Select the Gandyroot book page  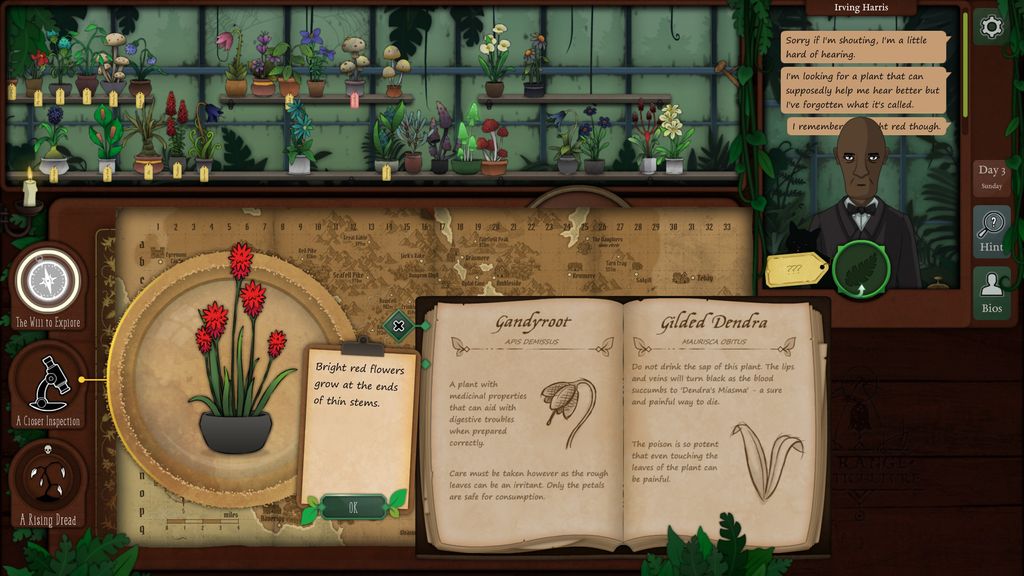click(x=526, y=420)
